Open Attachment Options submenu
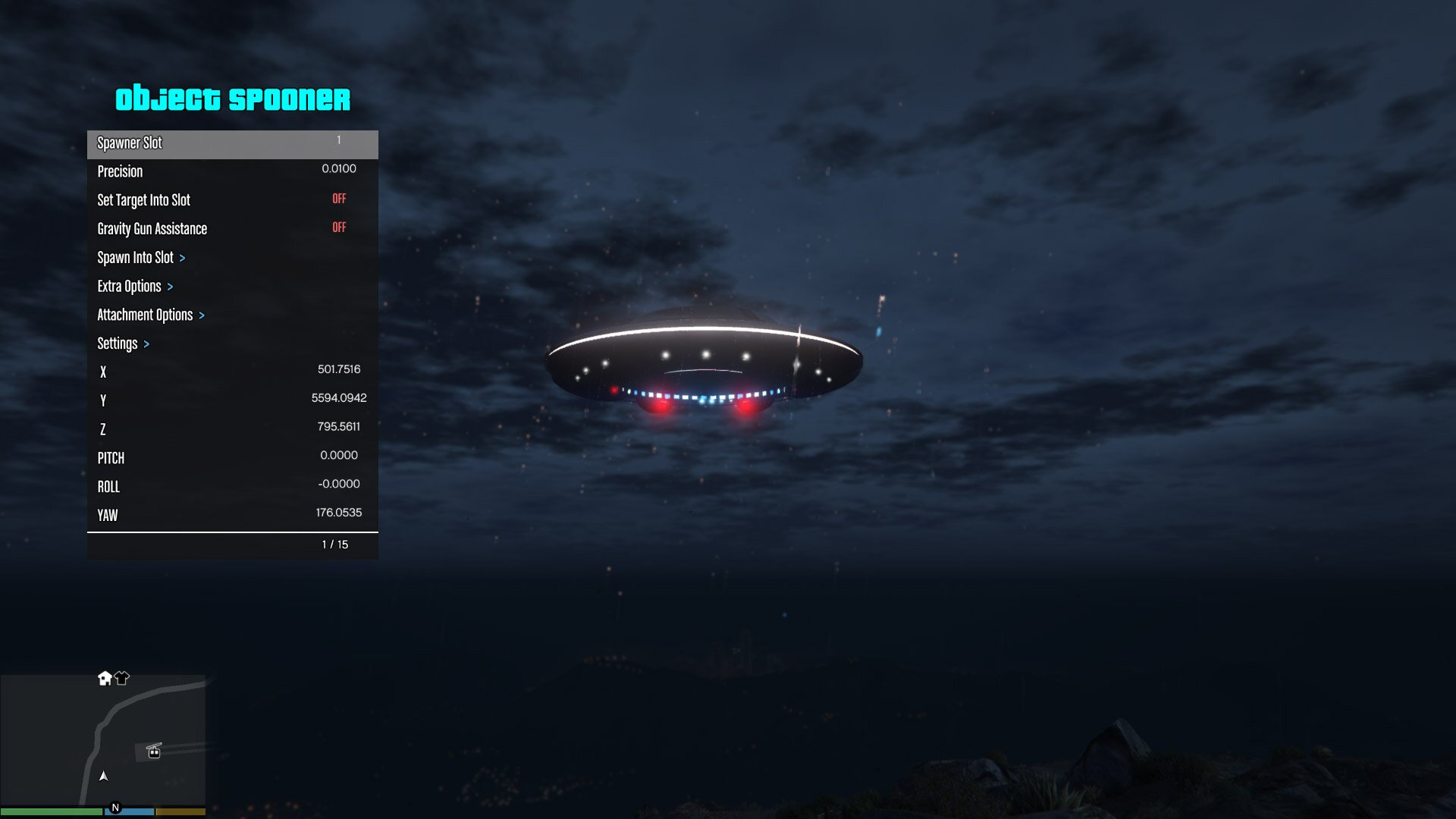The width and height of the screenshot is (1456, 819). click(232, 315)
